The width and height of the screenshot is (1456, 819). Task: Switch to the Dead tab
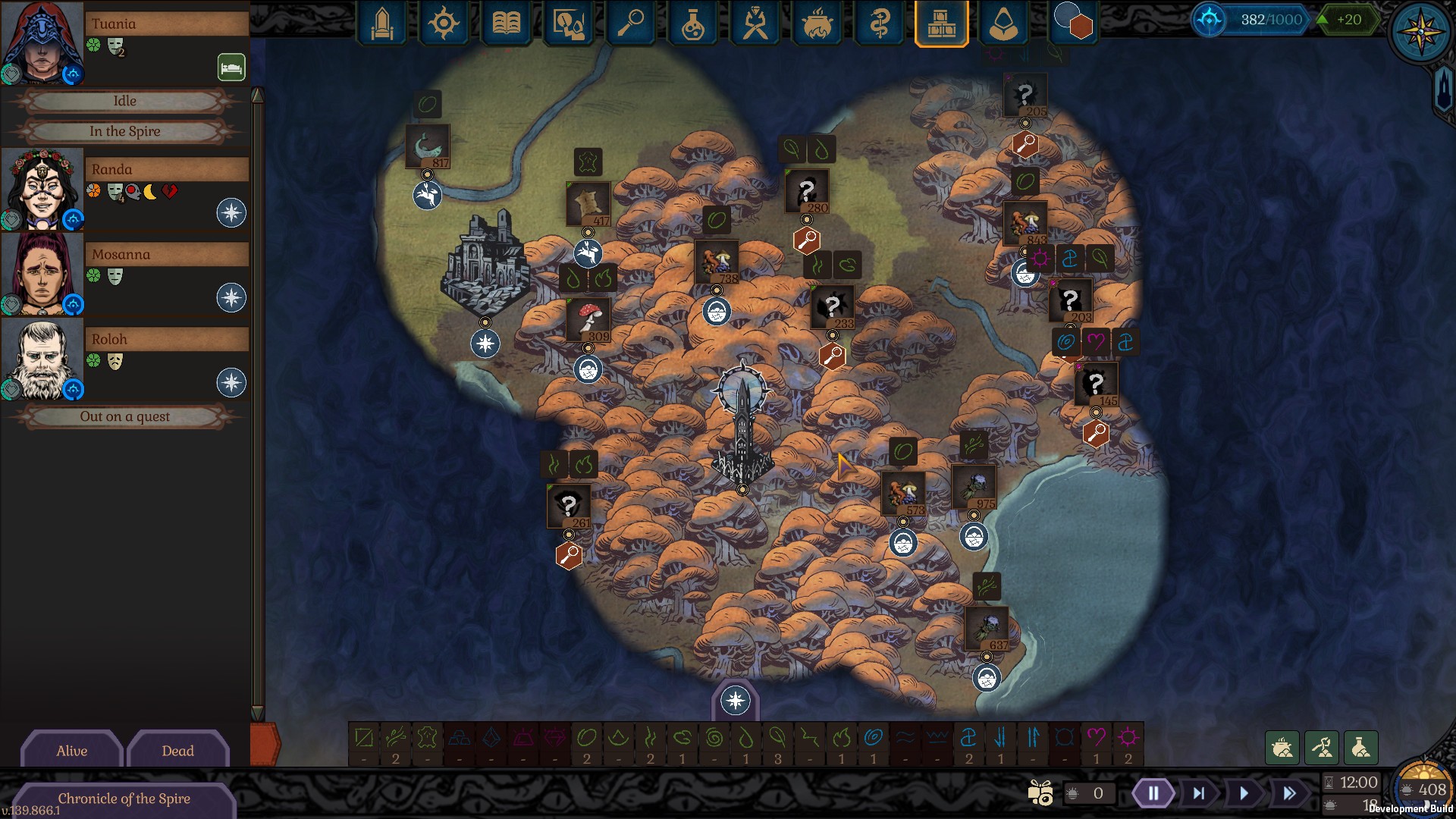click(x=177, y=751)
